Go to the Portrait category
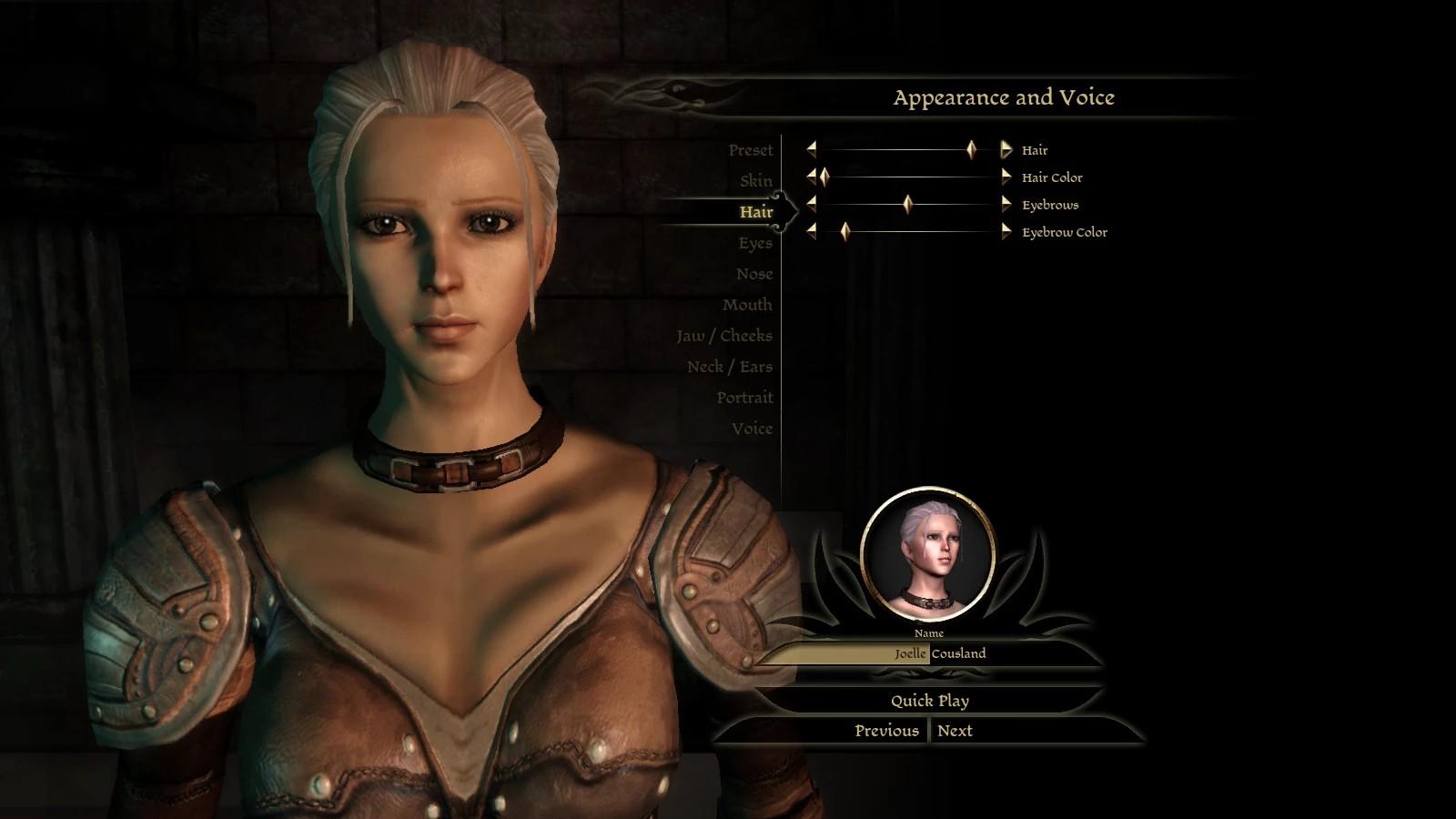Screen dimensions: 1456x819 [743, 398]
